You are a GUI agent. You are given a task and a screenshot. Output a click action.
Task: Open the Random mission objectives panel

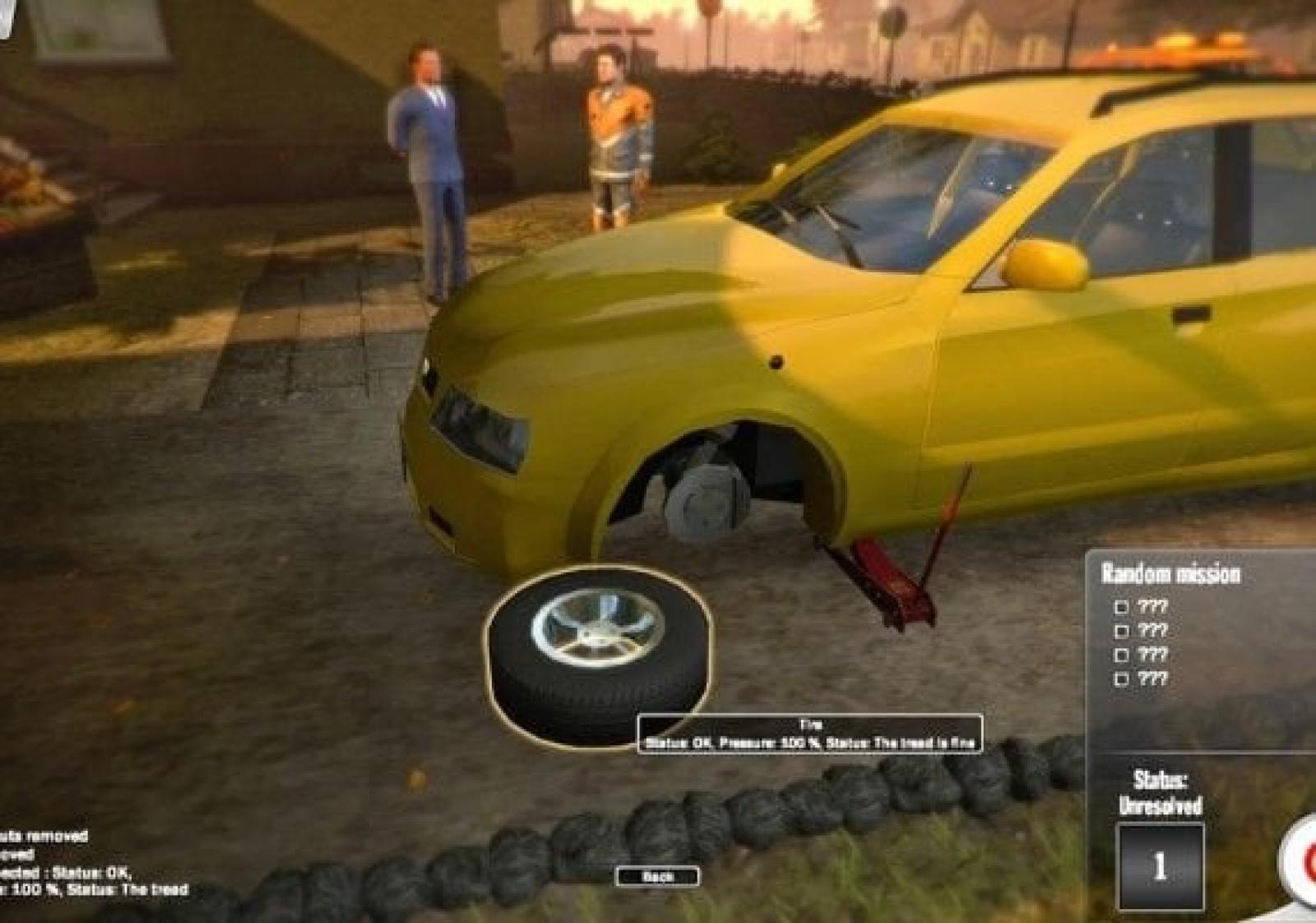pyautogui.click(x=1170, y=573)
